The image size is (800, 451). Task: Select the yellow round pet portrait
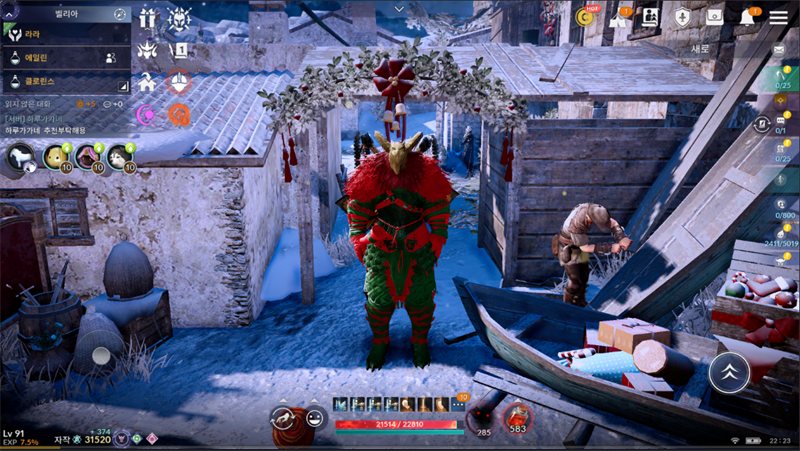(x=55, y=158)
